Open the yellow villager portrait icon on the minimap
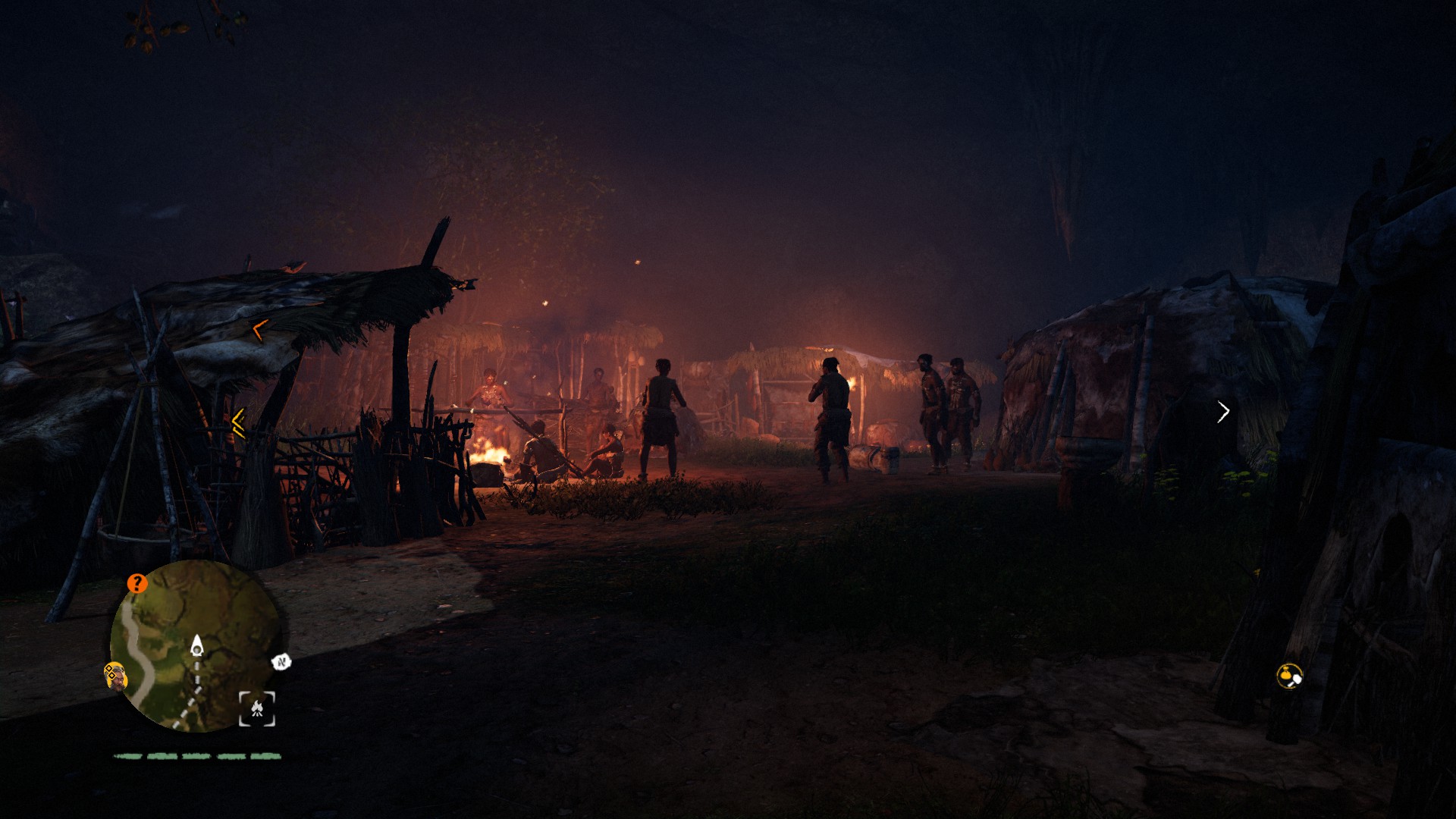1456x819 pixels. point(116,674)
